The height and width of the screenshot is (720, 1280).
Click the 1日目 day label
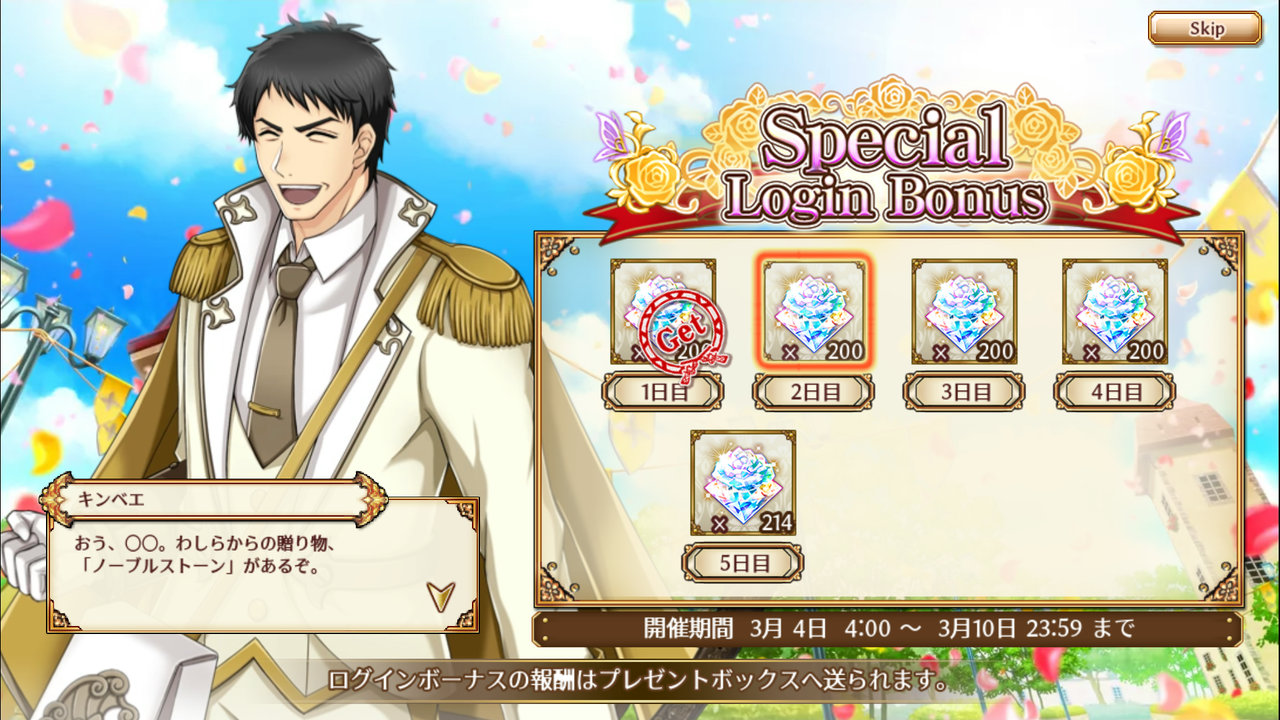663,391
